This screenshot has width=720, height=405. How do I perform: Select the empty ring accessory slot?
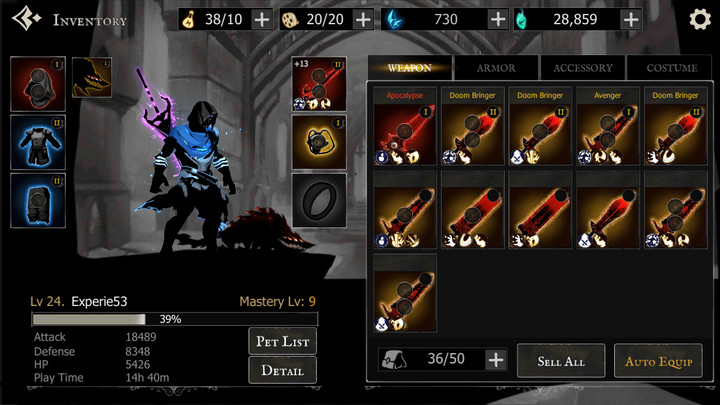(319, 199)
